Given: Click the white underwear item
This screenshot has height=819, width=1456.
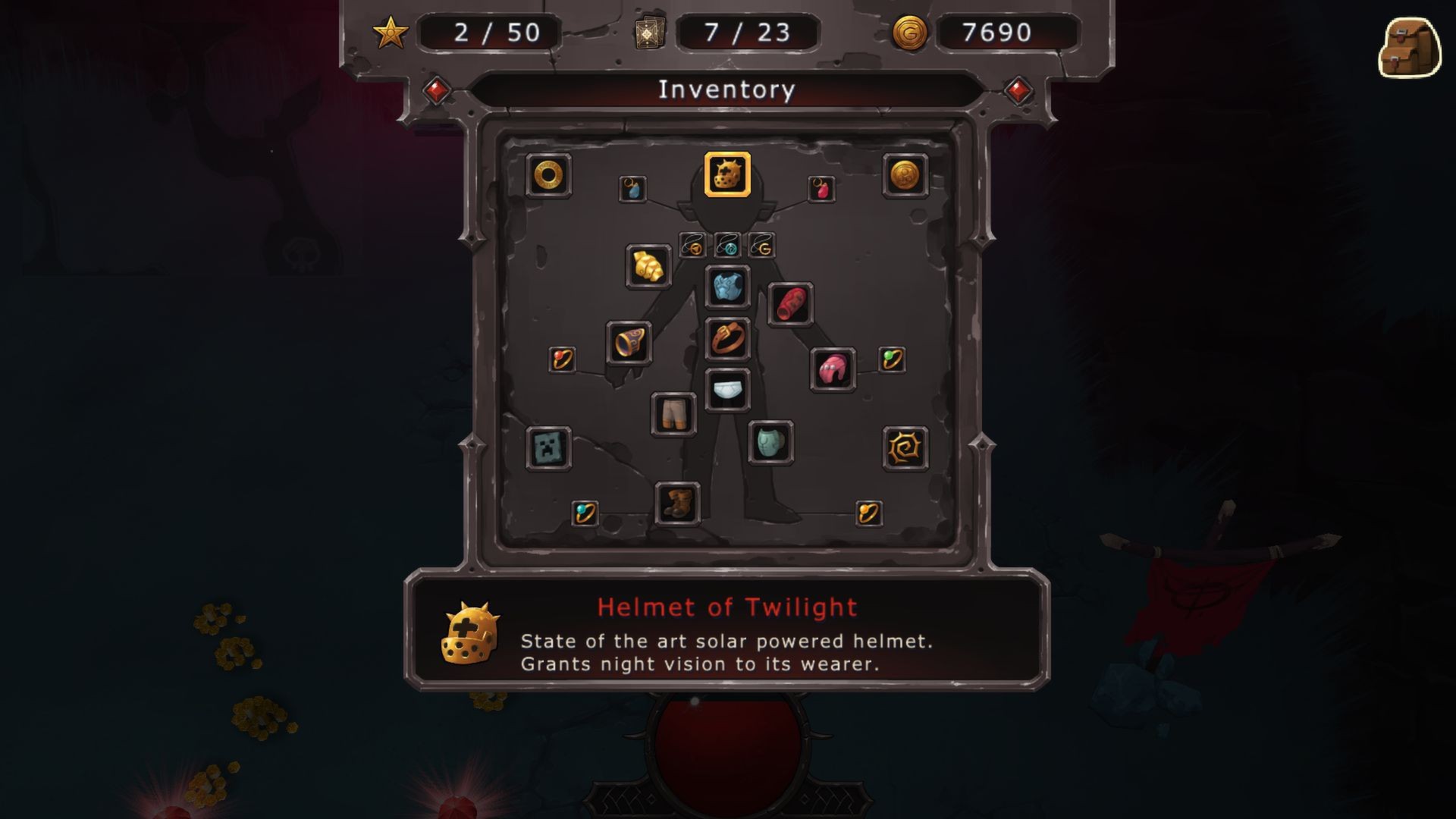Looking at the screenshot, I should coord(727,389).
